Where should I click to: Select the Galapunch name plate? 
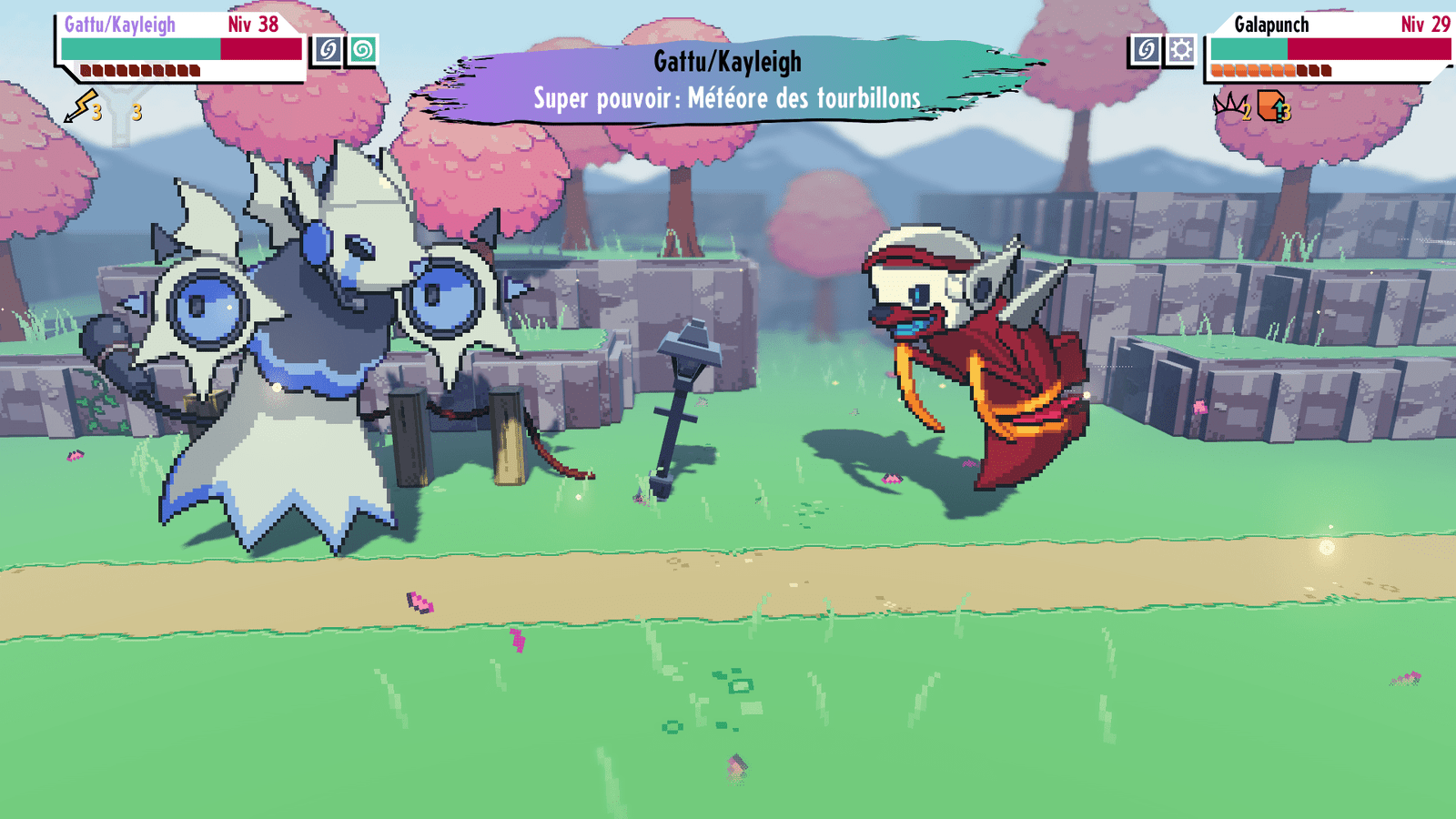1270,25
